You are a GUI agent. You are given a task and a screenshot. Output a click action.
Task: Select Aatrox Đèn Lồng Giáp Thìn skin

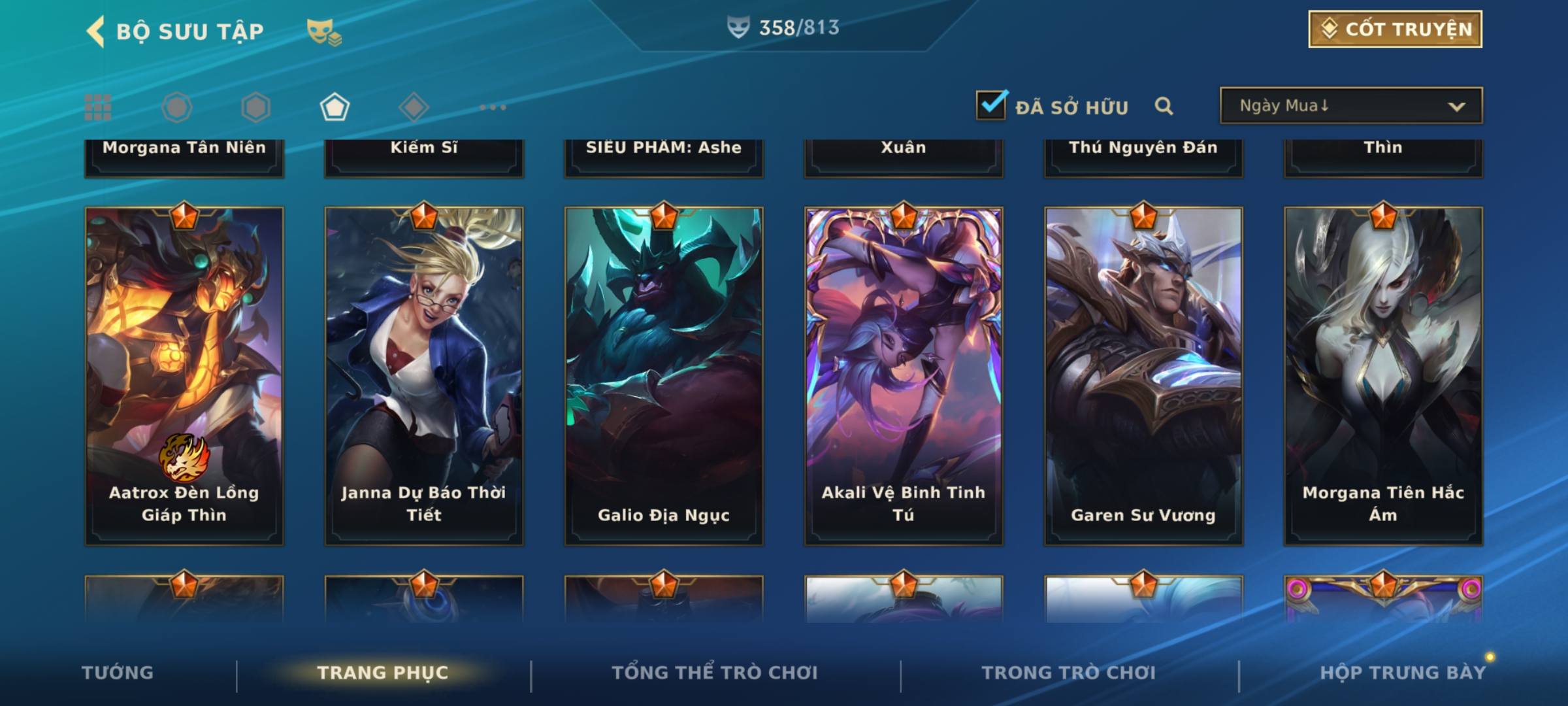pyautogui.click(x=184, y=376)
